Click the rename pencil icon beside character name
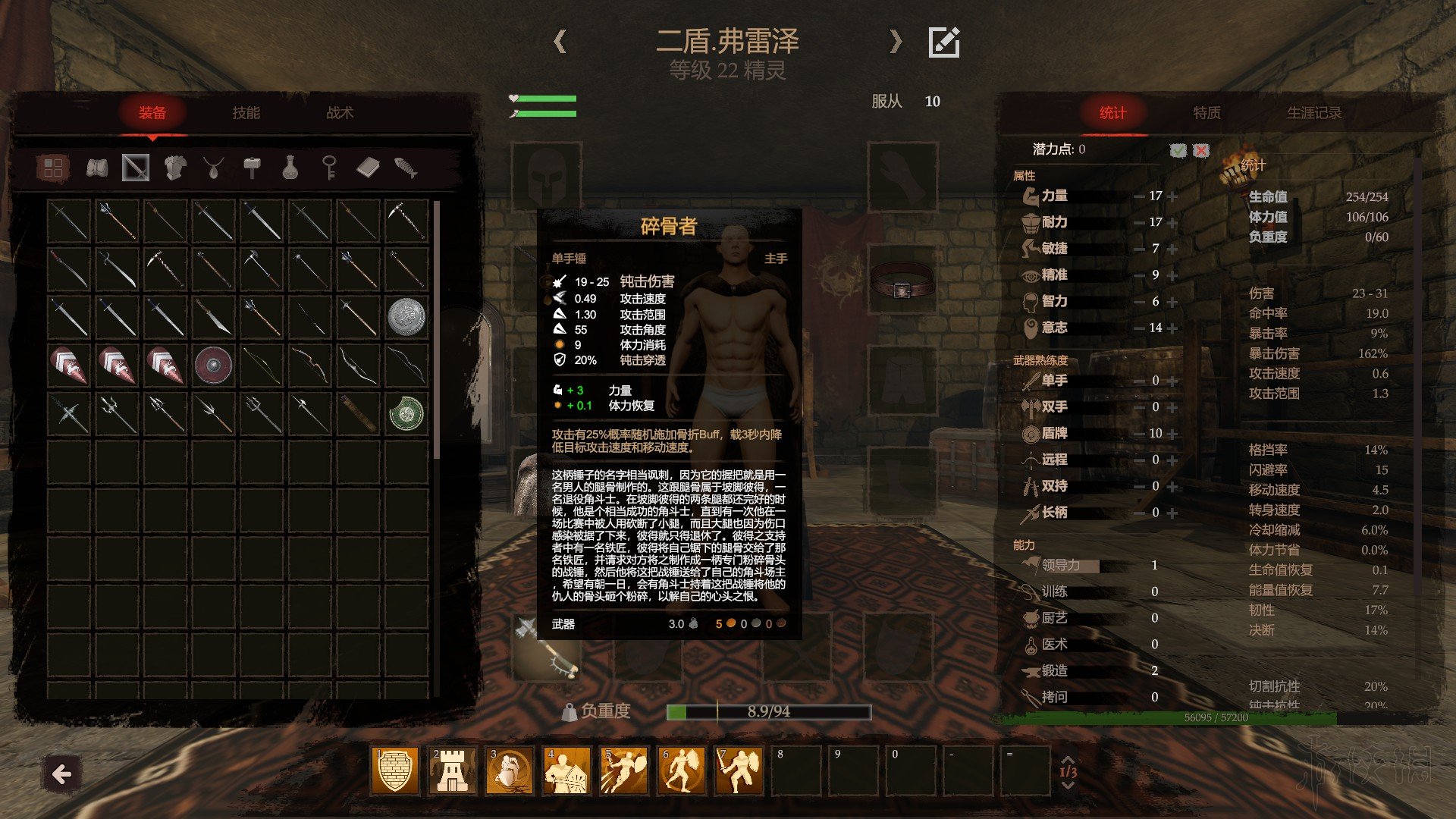This screenshot has width=1456, height=819. [944, 42]
